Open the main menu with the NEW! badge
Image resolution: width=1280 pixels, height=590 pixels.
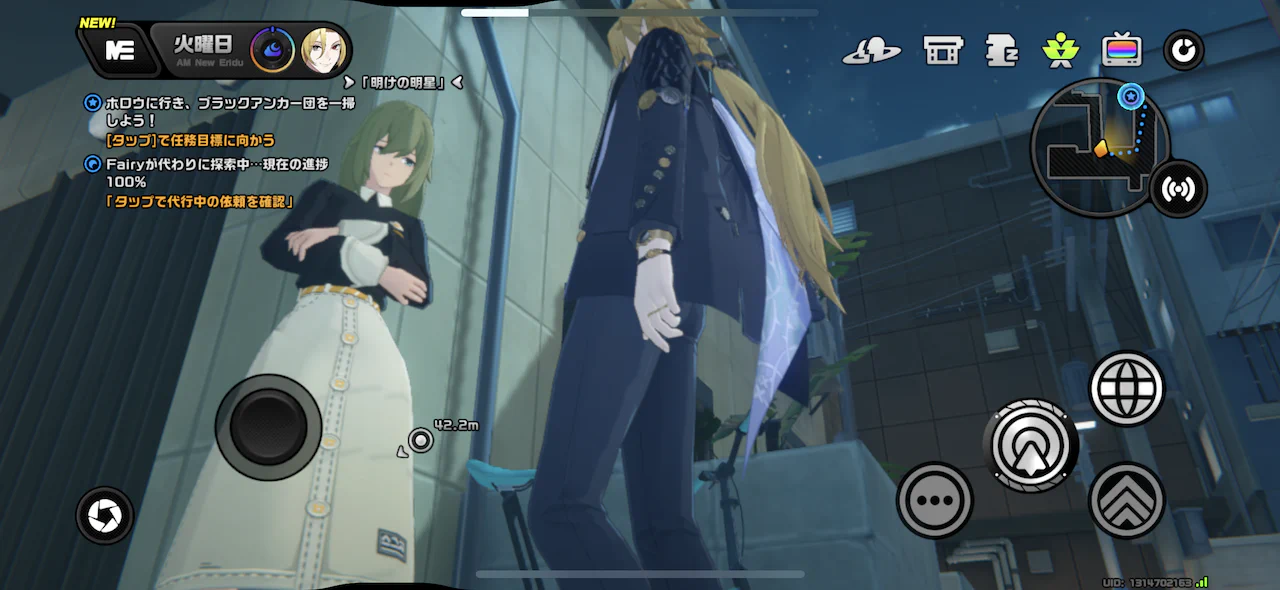tap(120, 51)
